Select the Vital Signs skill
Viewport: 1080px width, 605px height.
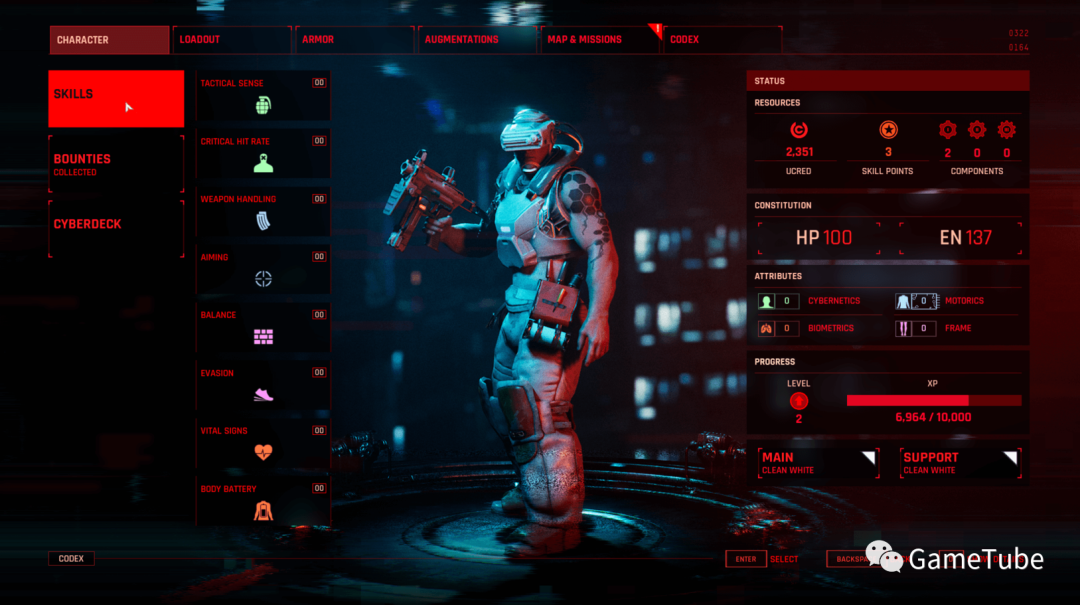coord(263,445)
